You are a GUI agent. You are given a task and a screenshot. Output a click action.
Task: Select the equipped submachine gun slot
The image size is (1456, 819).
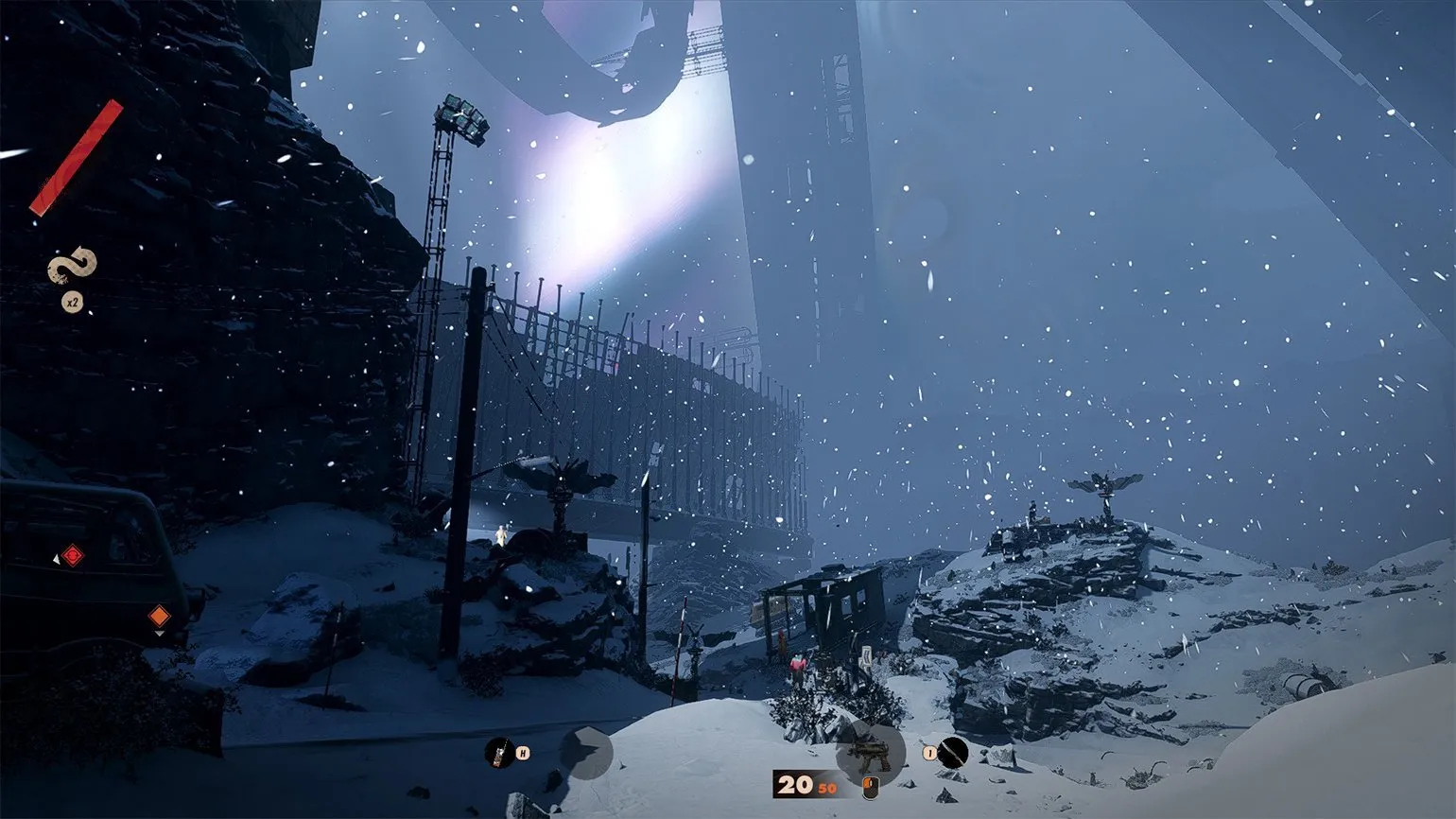[869, 753]
